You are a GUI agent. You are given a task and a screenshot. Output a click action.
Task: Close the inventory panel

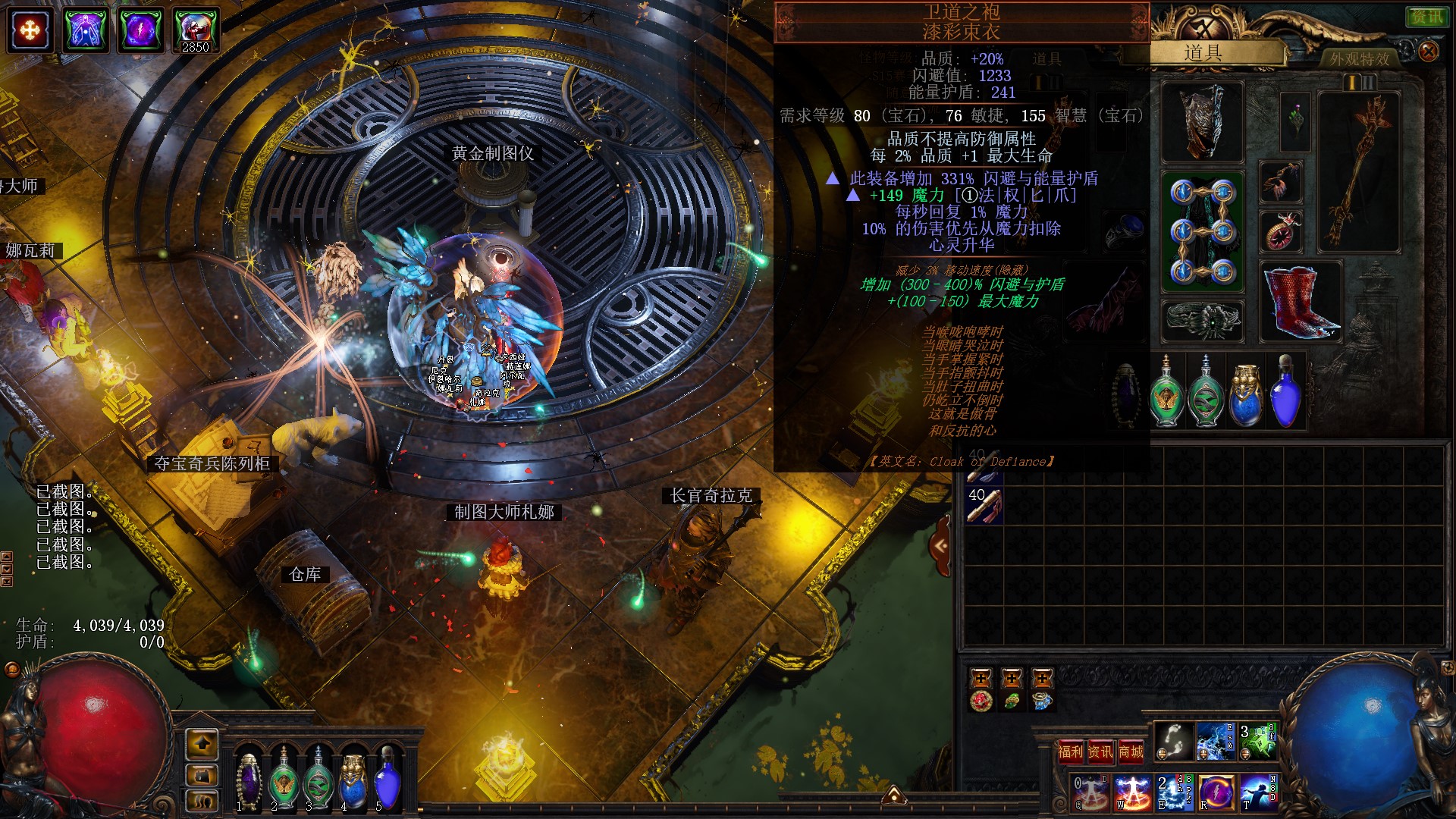coord(1428,52)
